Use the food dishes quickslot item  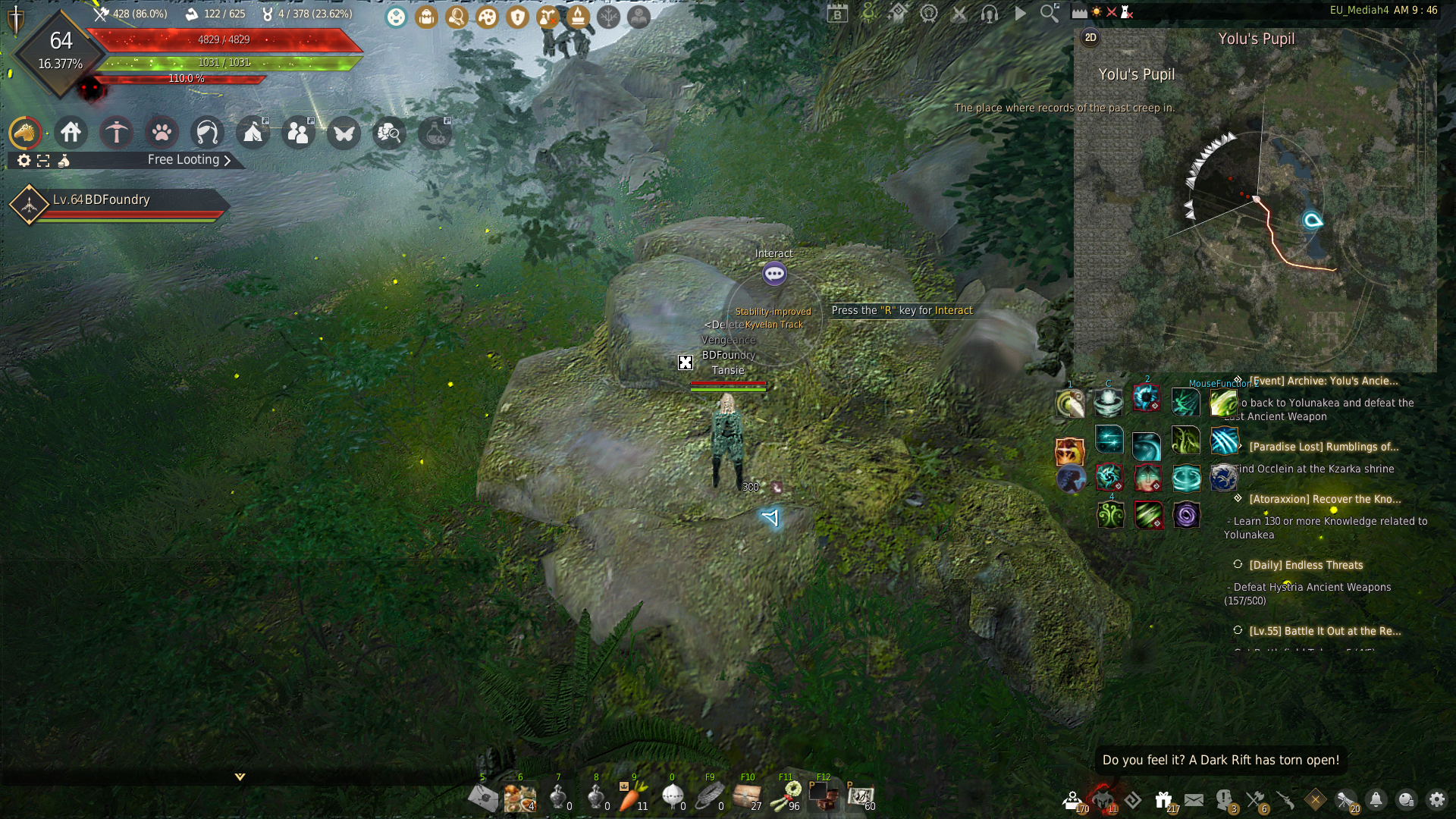[519, 798]
